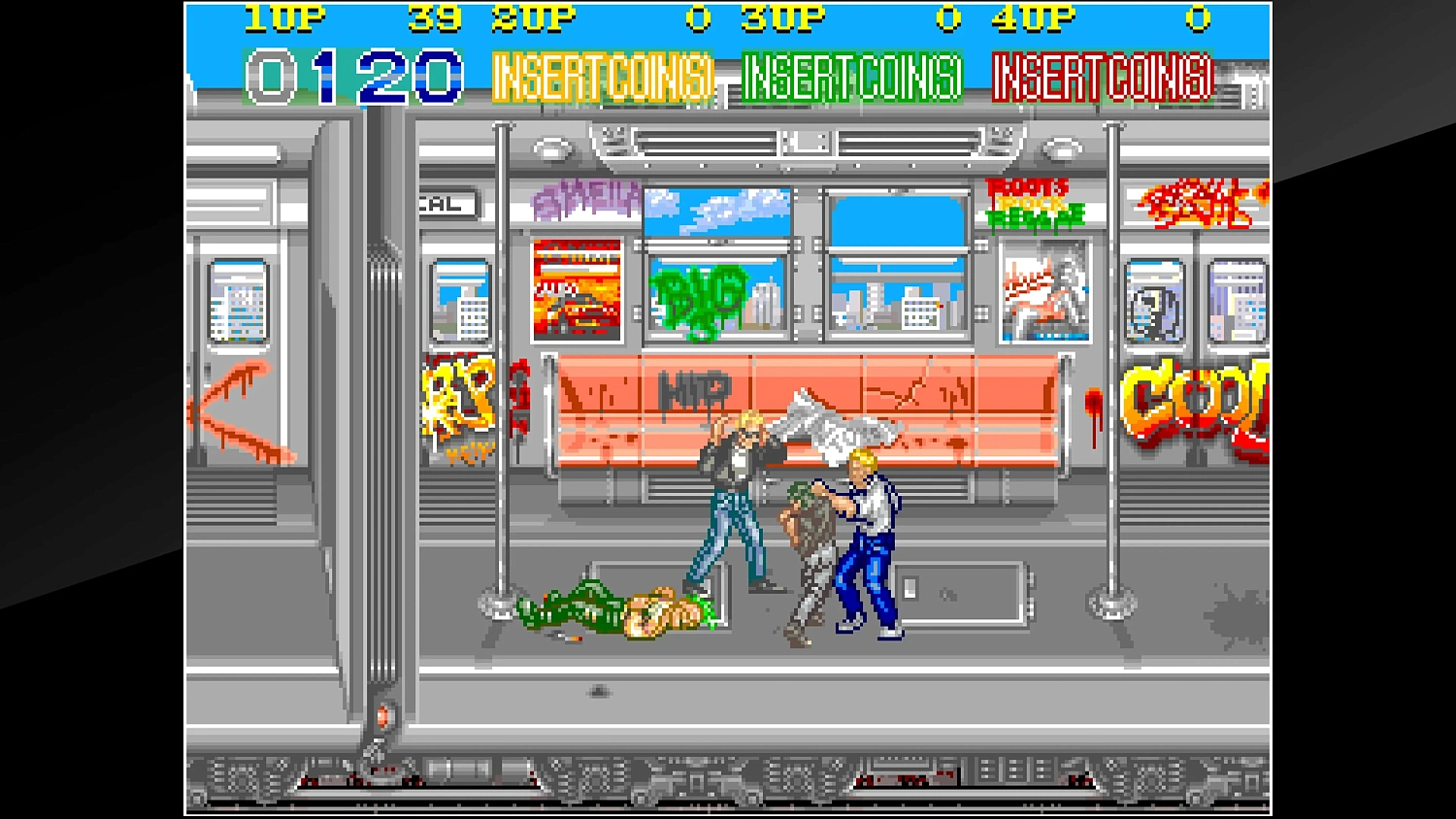The width and height of the screenshot is (1456, 819).
Task: Click the timer showing 39
Action: point(433,17)
